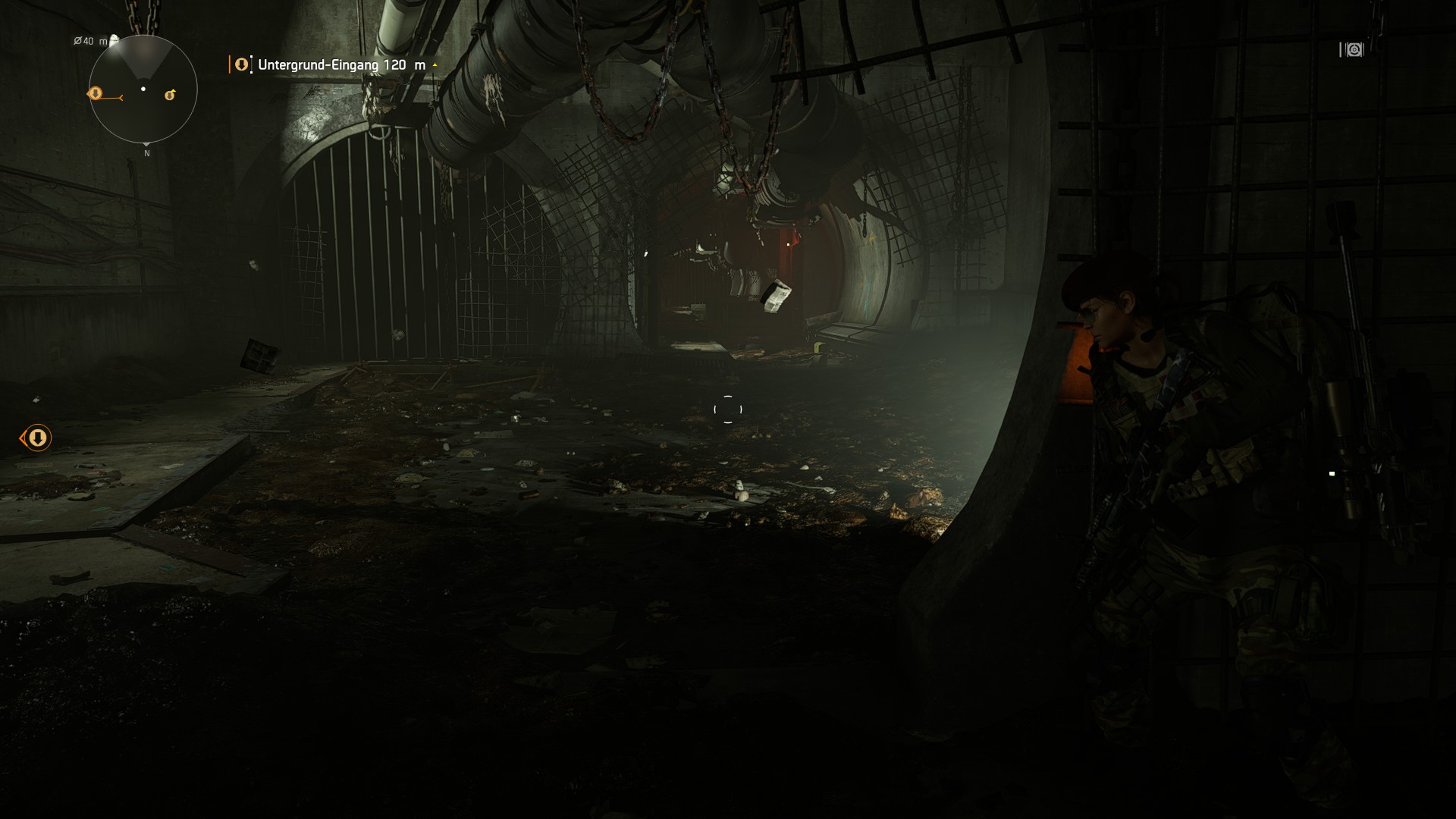Click the white player dot in the minimap center
This screenshot has height=819, width=1456.
point(143,88)
